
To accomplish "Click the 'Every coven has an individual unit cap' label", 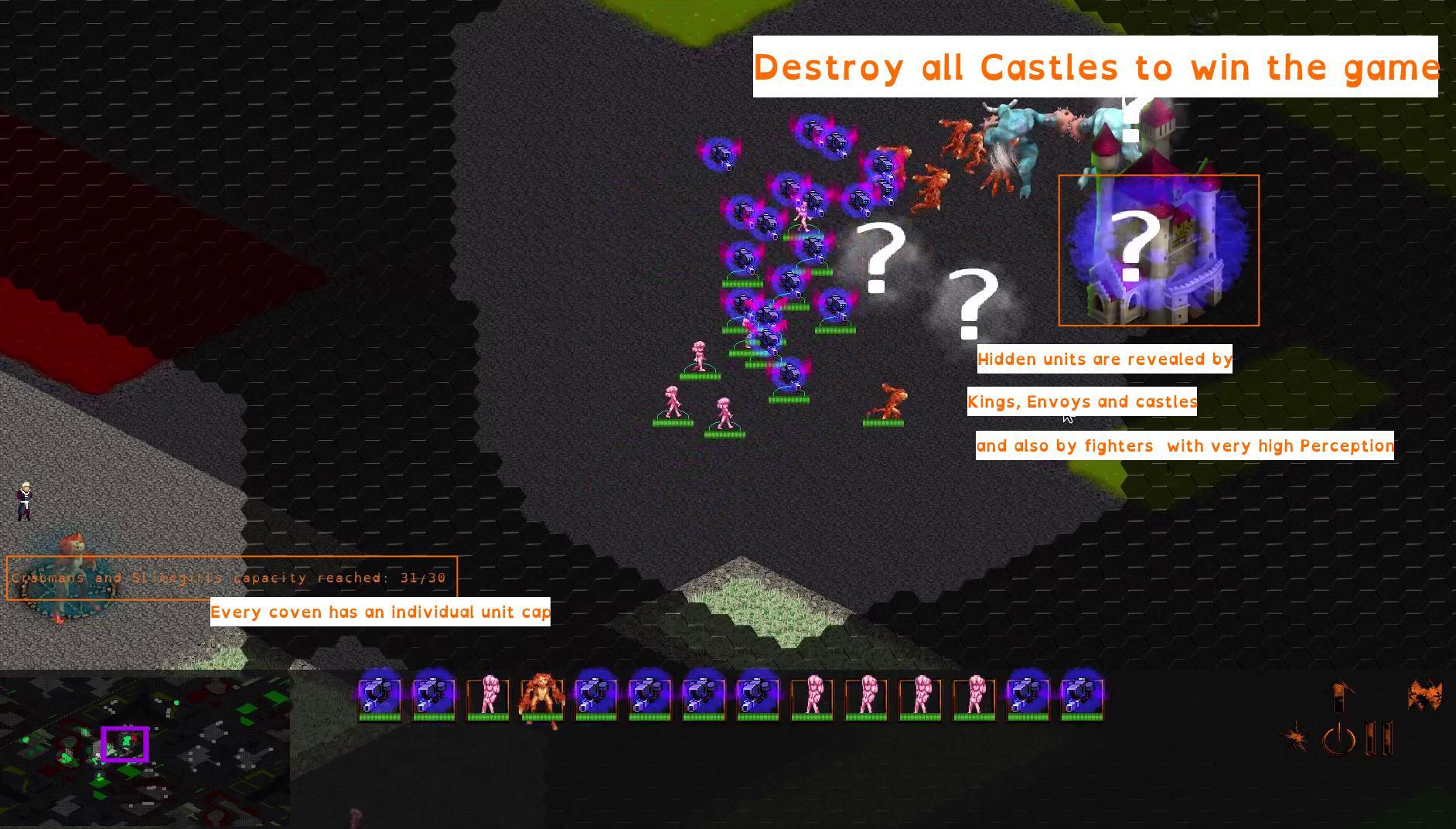I will click(380, 612).
